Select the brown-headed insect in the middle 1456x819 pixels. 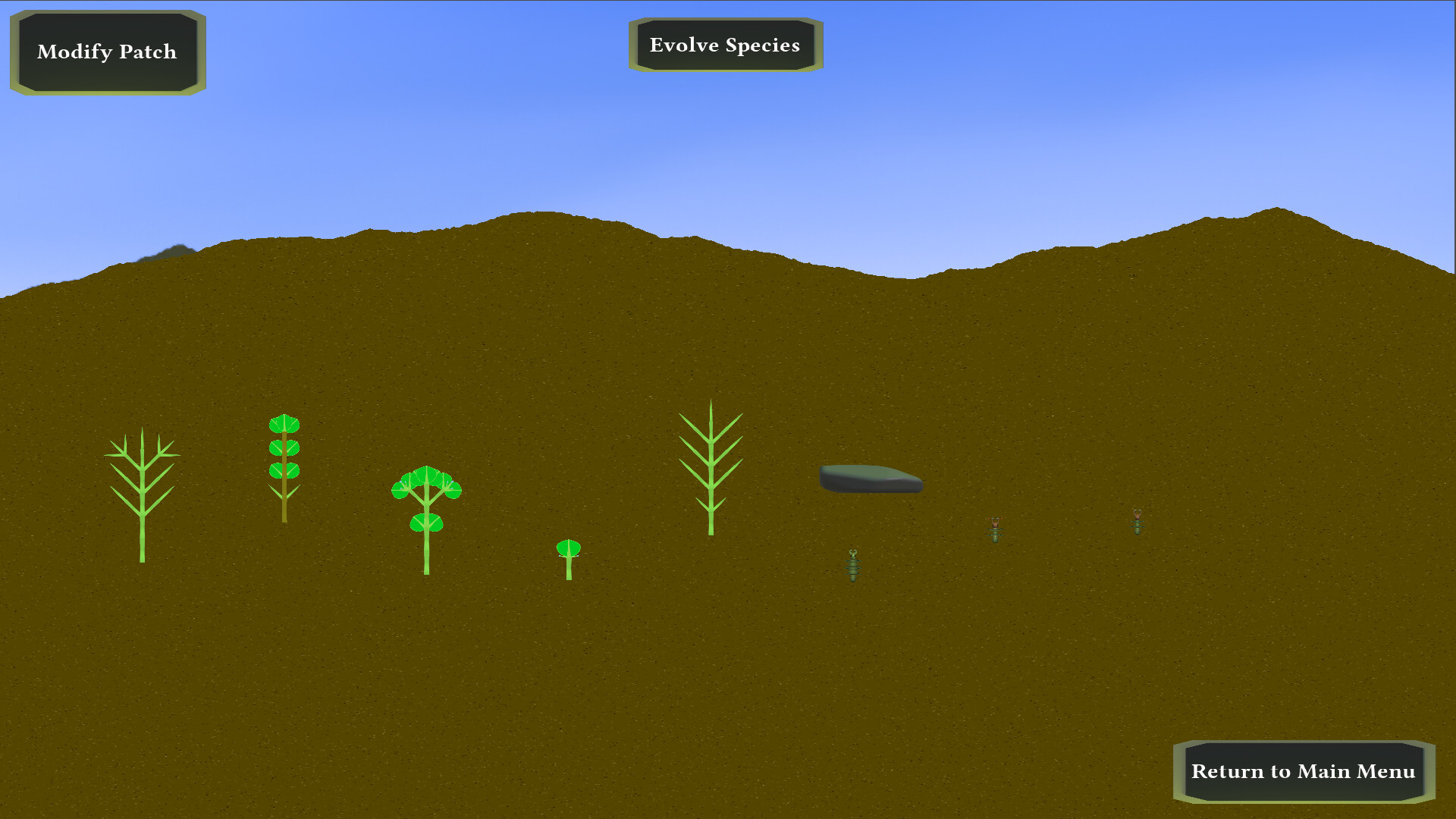pos(996,531)
